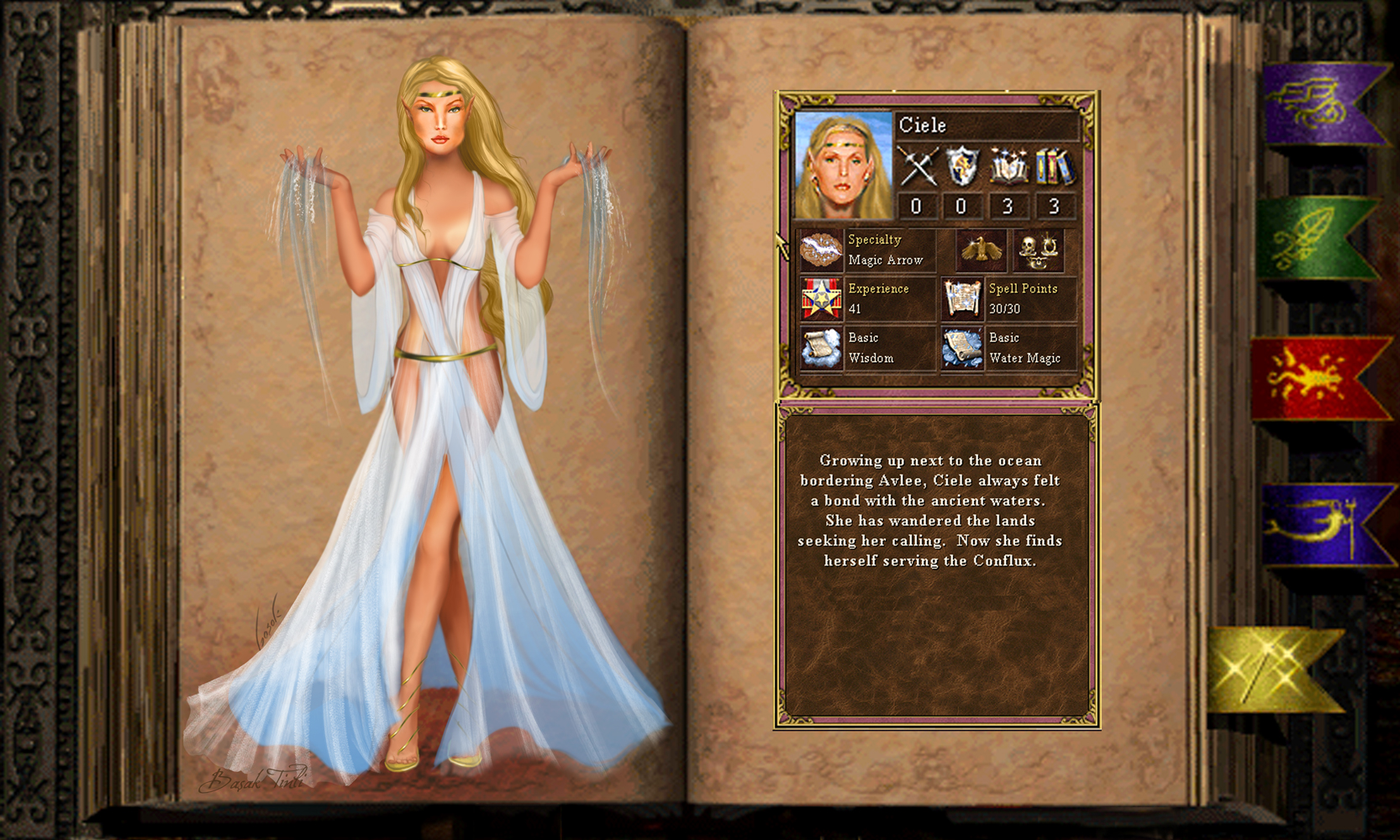Show the Experience star medal icon

(x=821, y=299)
